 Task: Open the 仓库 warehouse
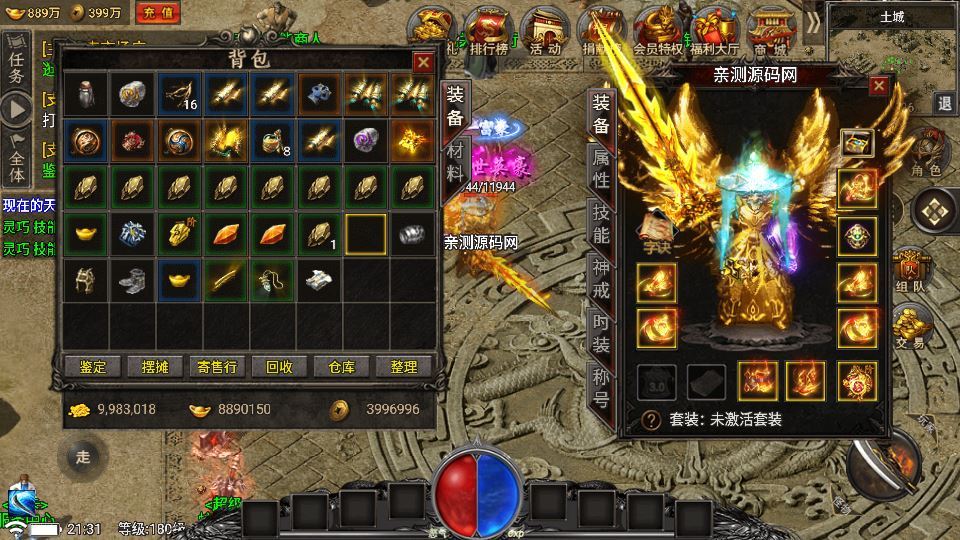point(341,367)
